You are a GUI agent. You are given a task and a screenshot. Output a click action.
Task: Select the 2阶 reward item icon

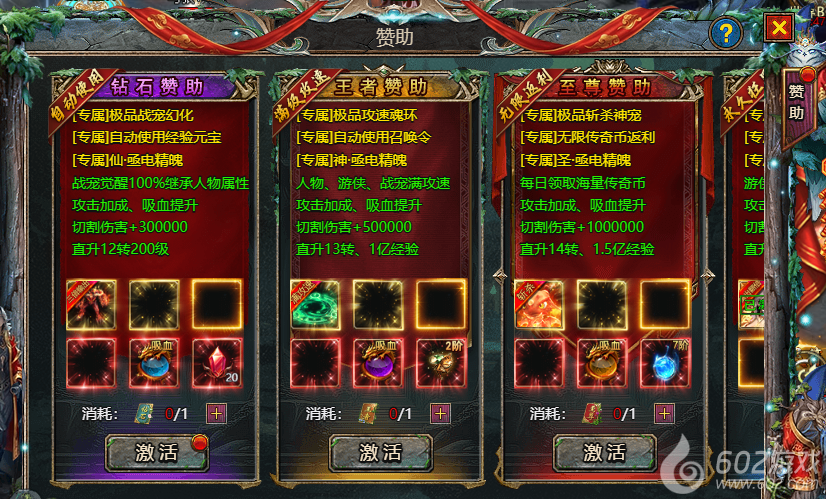pyautogui.click(x=441, y=363)
